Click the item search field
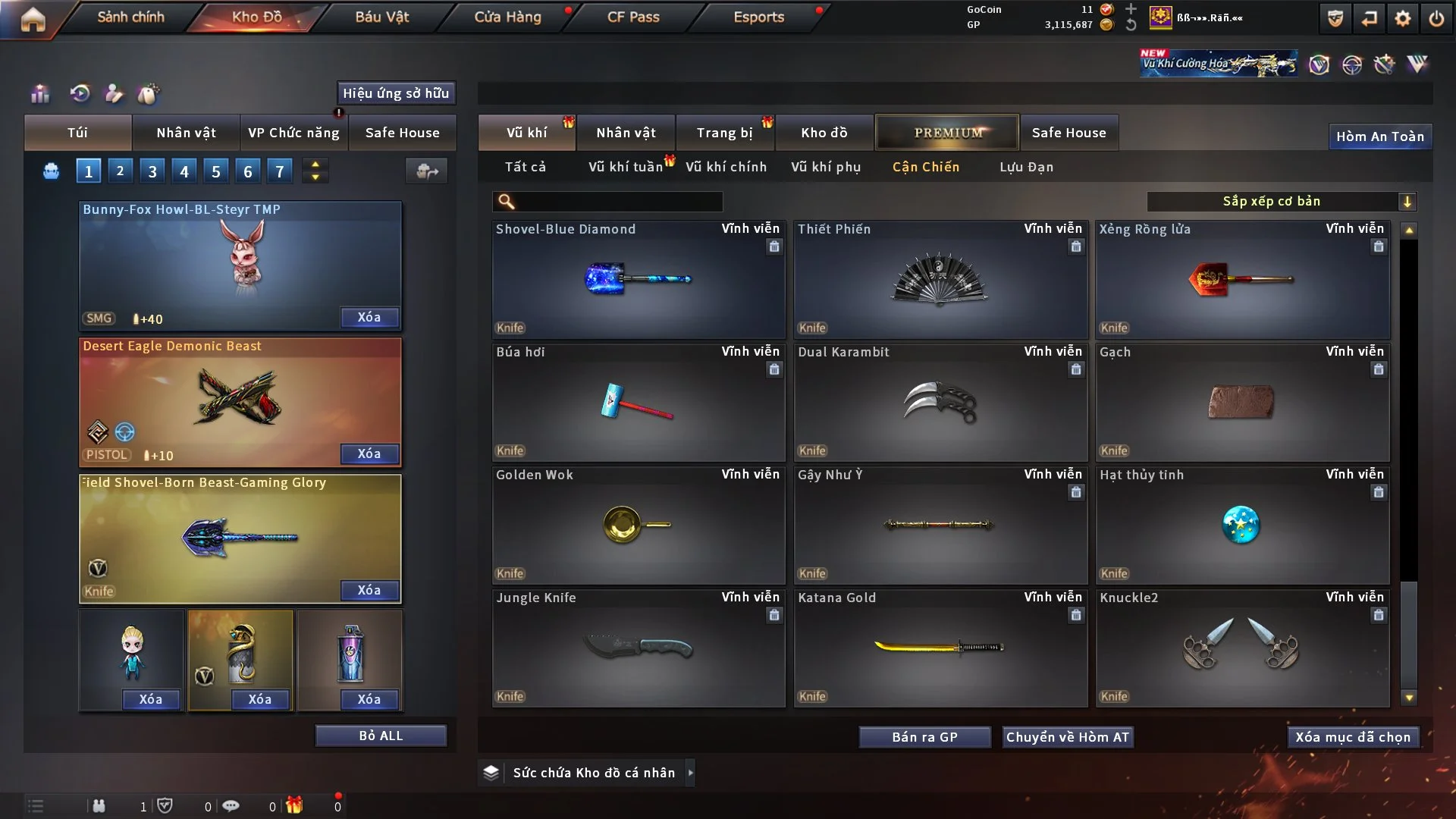The image size is (1456, 819). (x=618, y=202)
